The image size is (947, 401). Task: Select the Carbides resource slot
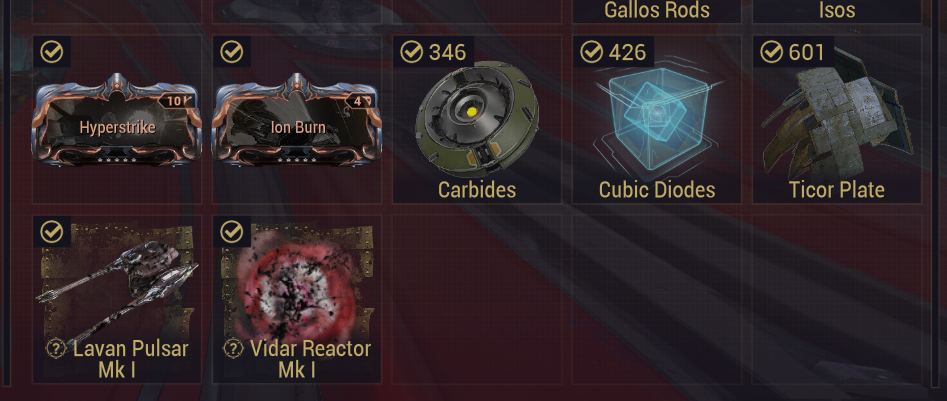(477, 120)
